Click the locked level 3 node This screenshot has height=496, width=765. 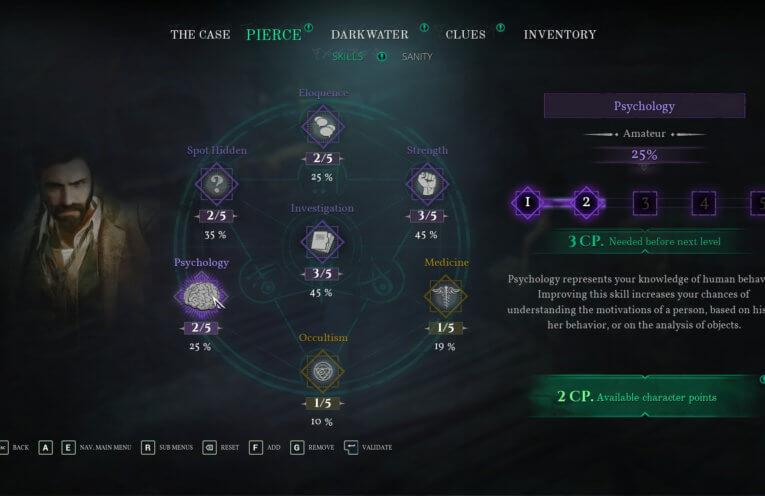click(x=645, y=203)
